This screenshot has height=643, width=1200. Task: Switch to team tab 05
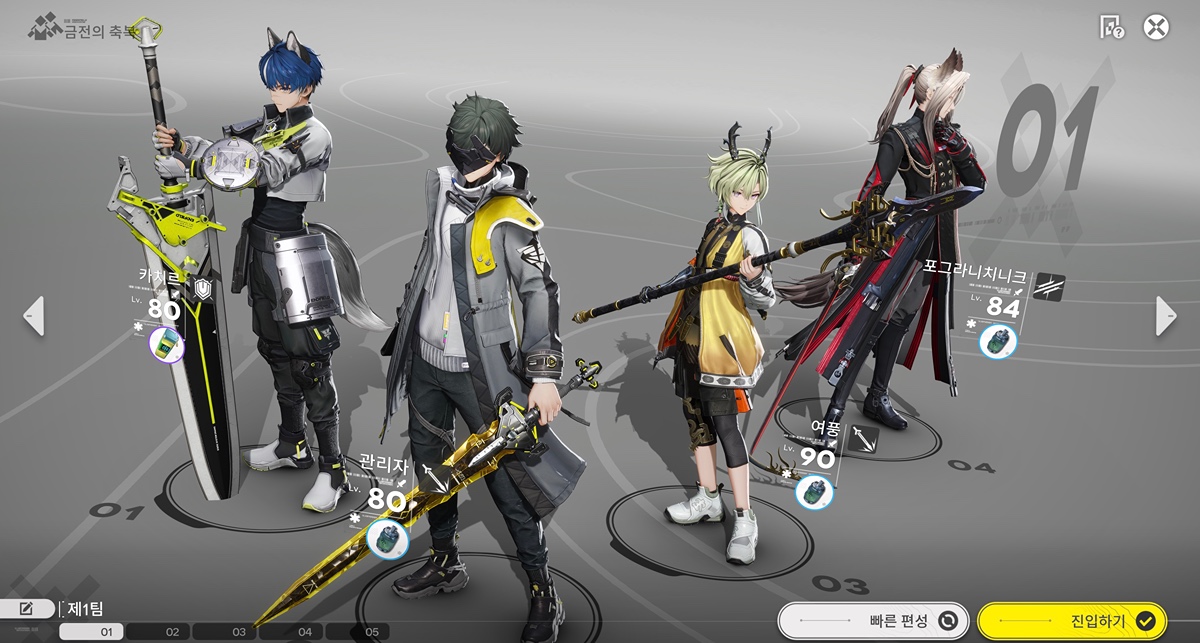click(x=371, y=632)
